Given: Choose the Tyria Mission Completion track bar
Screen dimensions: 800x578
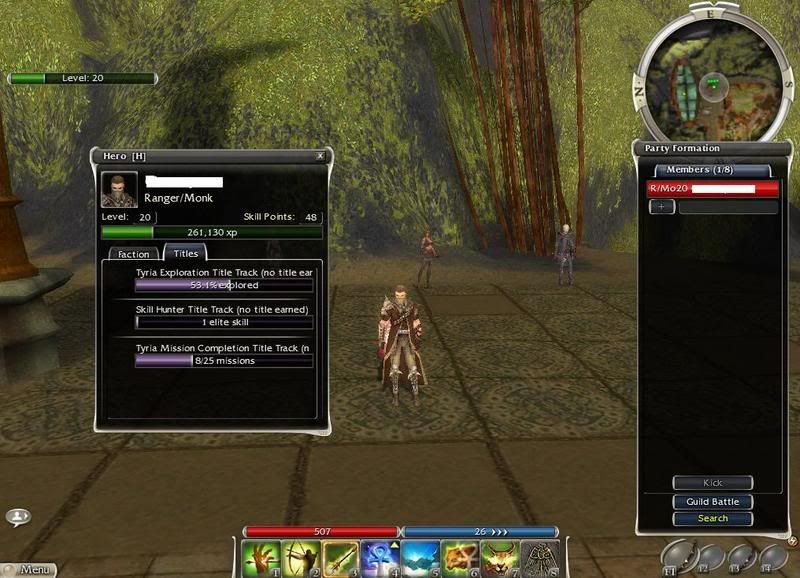Looking at the screenshot, I should pyautogui.click(x=224, y=361).
